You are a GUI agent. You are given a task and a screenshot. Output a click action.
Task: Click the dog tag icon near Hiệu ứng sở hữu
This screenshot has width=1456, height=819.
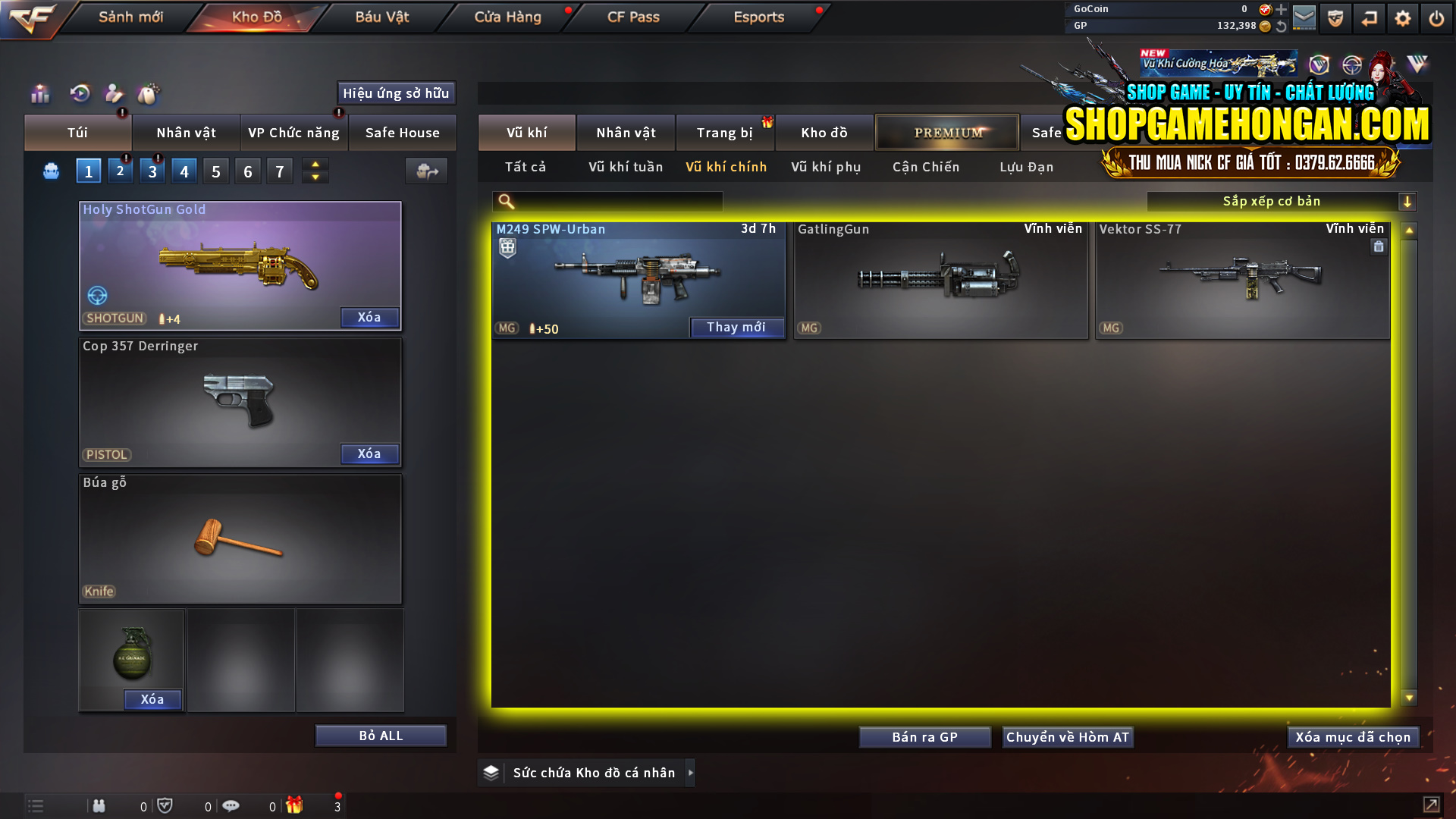click(149, 94)
